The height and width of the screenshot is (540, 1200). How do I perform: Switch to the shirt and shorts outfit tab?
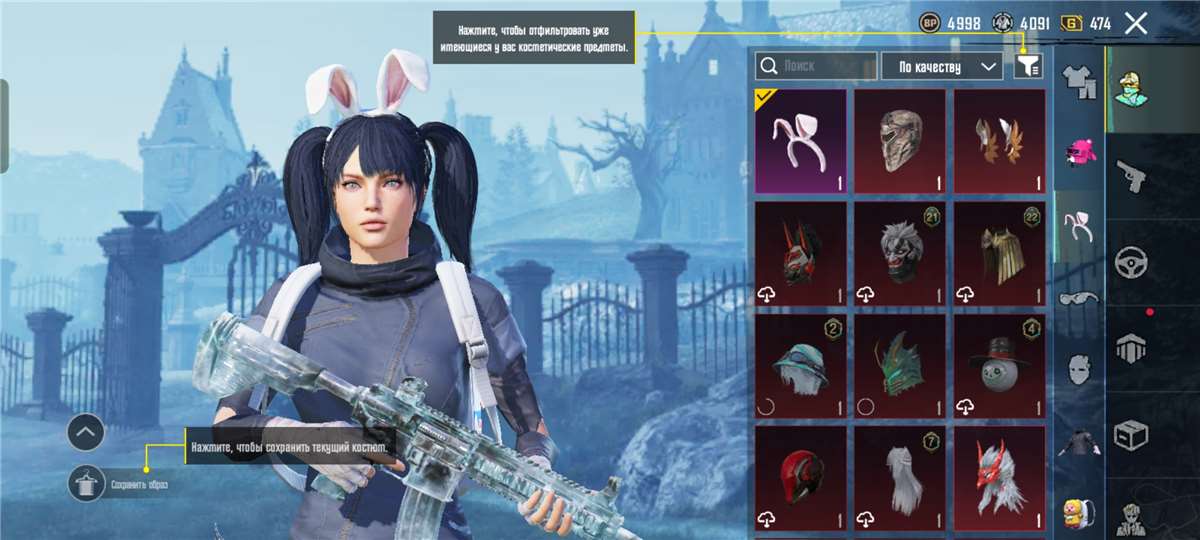pos(1079,84)
